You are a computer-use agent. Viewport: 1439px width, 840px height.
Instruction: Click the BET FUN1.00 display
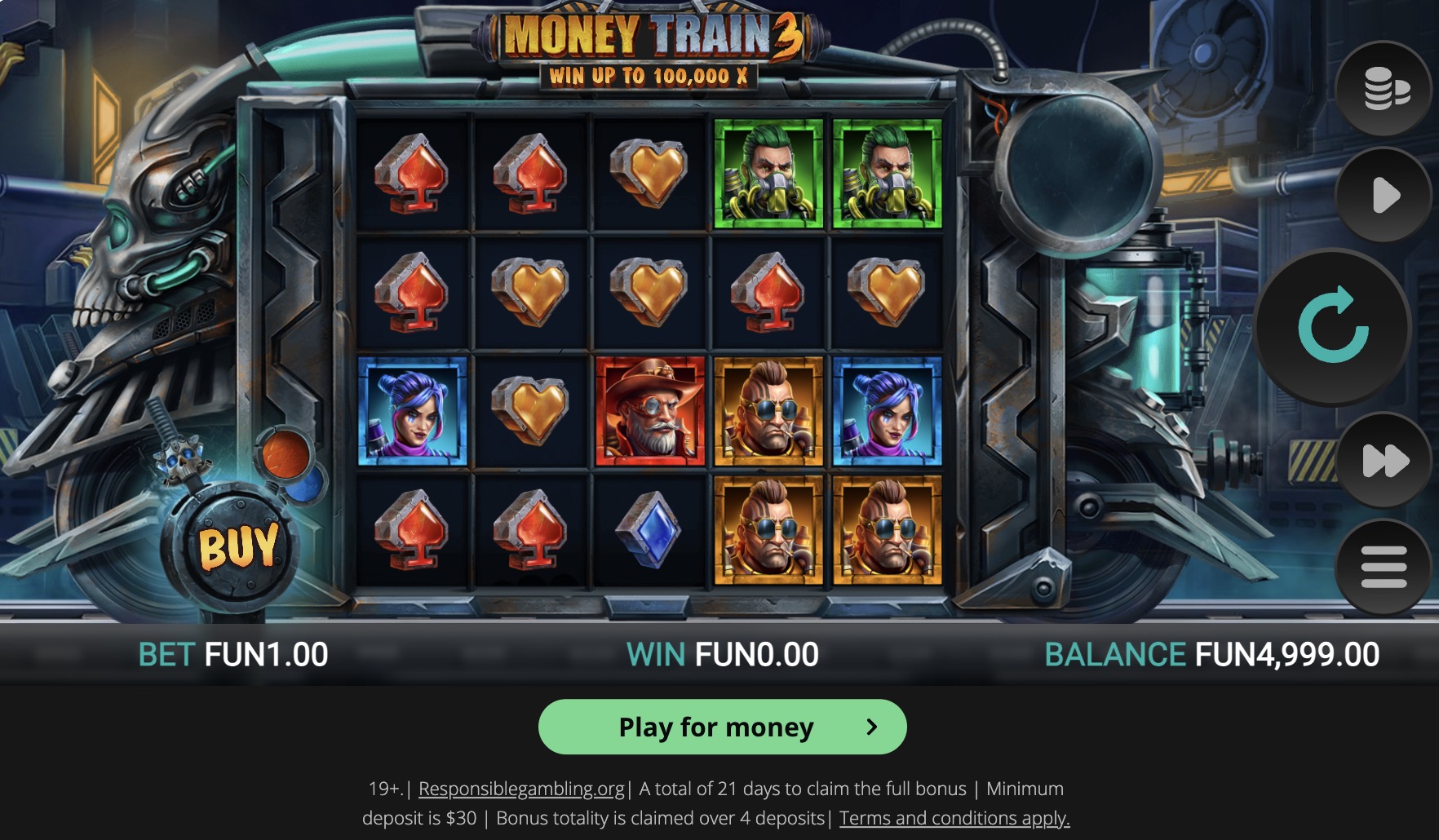click(232, 652)
